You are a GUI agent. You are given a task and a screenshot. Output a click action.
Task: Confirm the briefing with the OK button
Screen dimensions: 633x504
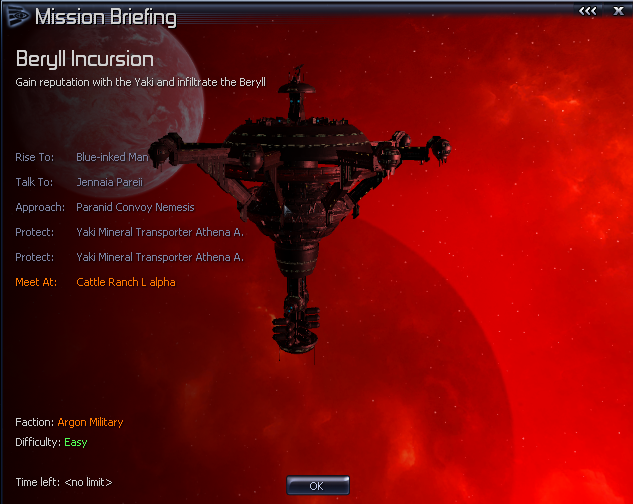click(317, 485)
